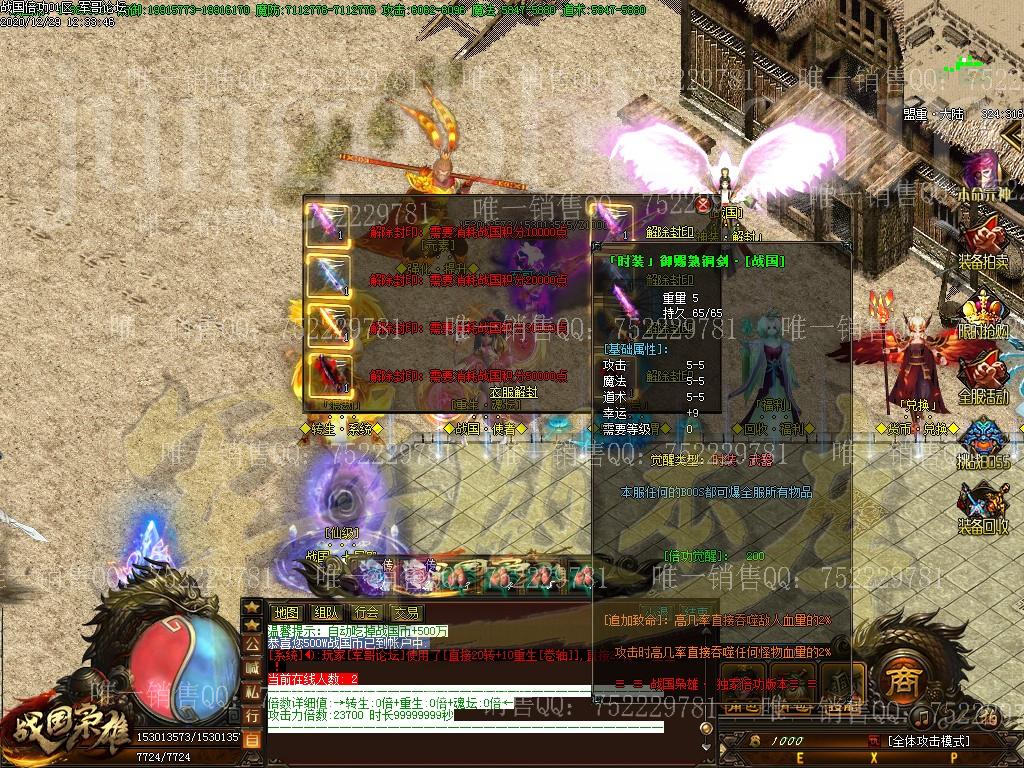Switch chat to 公 public channel

pos(252,645)
